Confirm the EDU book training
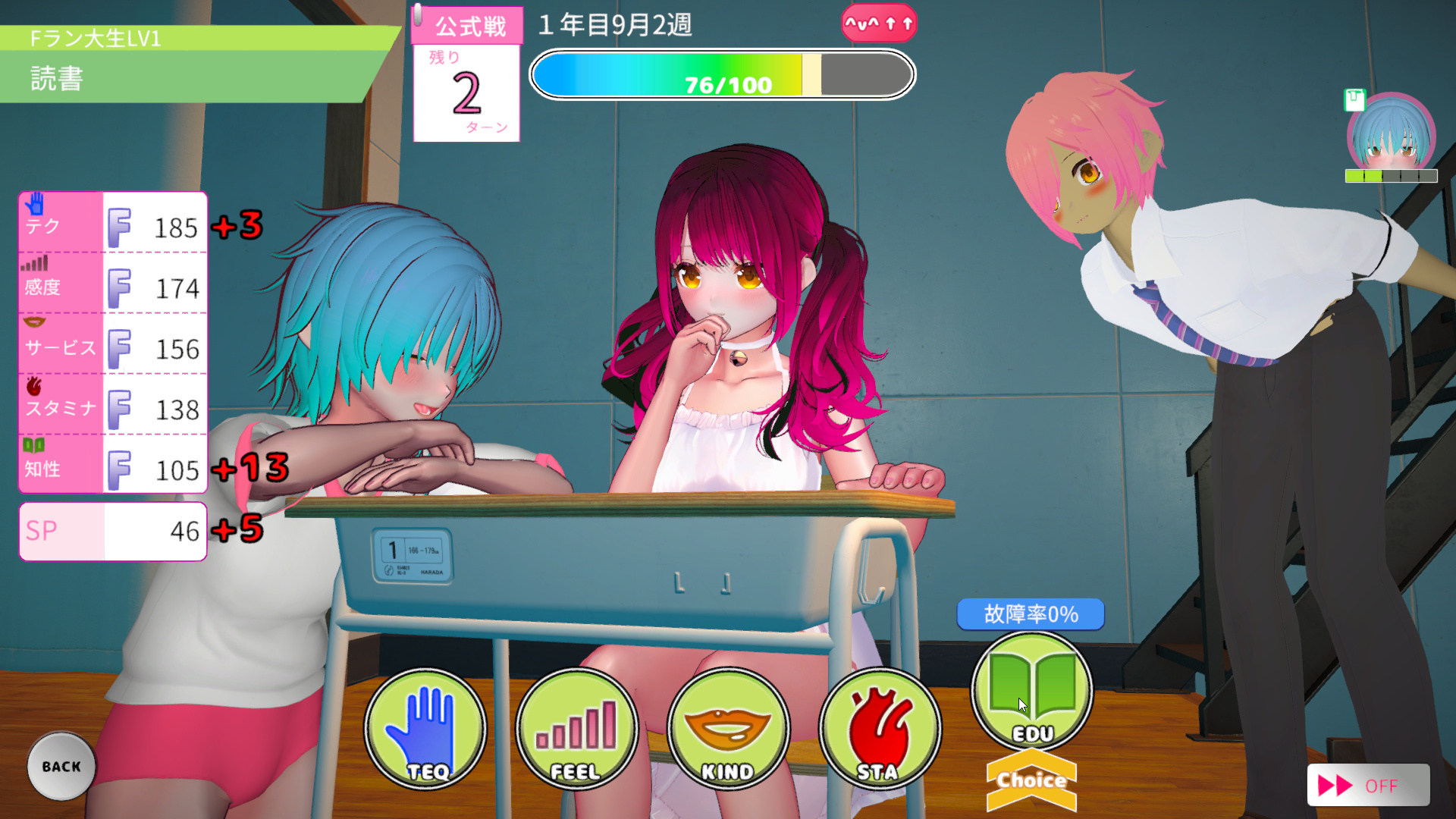Image resolution: width=1456 pixels, height=819 pixels. (x=1031, y=692)
